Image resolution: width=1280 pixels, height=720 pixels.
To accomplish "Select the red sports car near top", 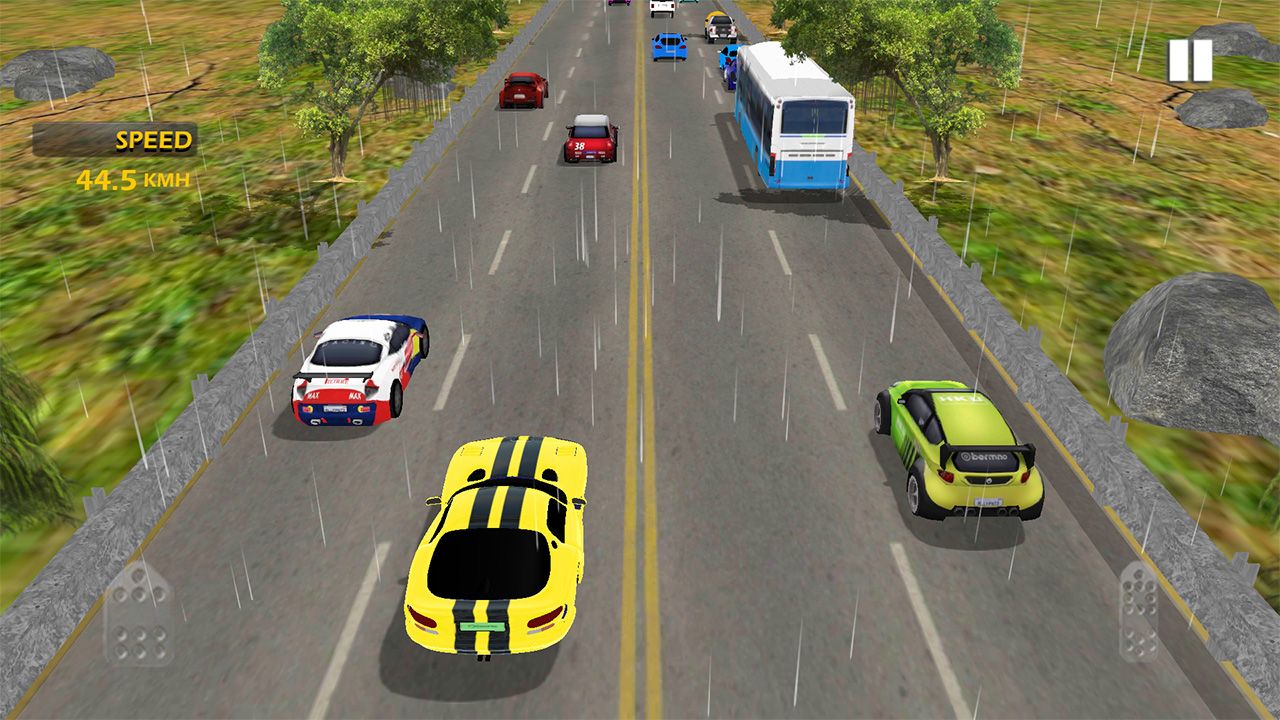I will [x=522, y=90].
